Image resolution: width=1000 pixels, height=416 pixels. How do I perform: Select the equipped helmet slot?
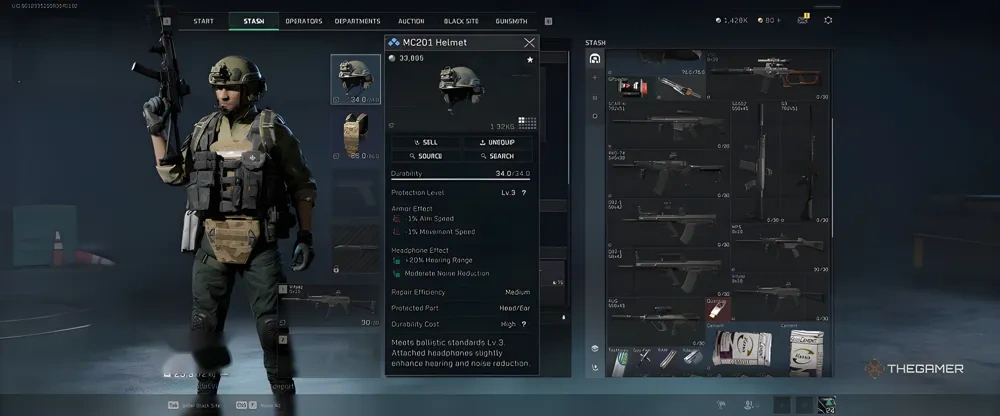(356, 79)
